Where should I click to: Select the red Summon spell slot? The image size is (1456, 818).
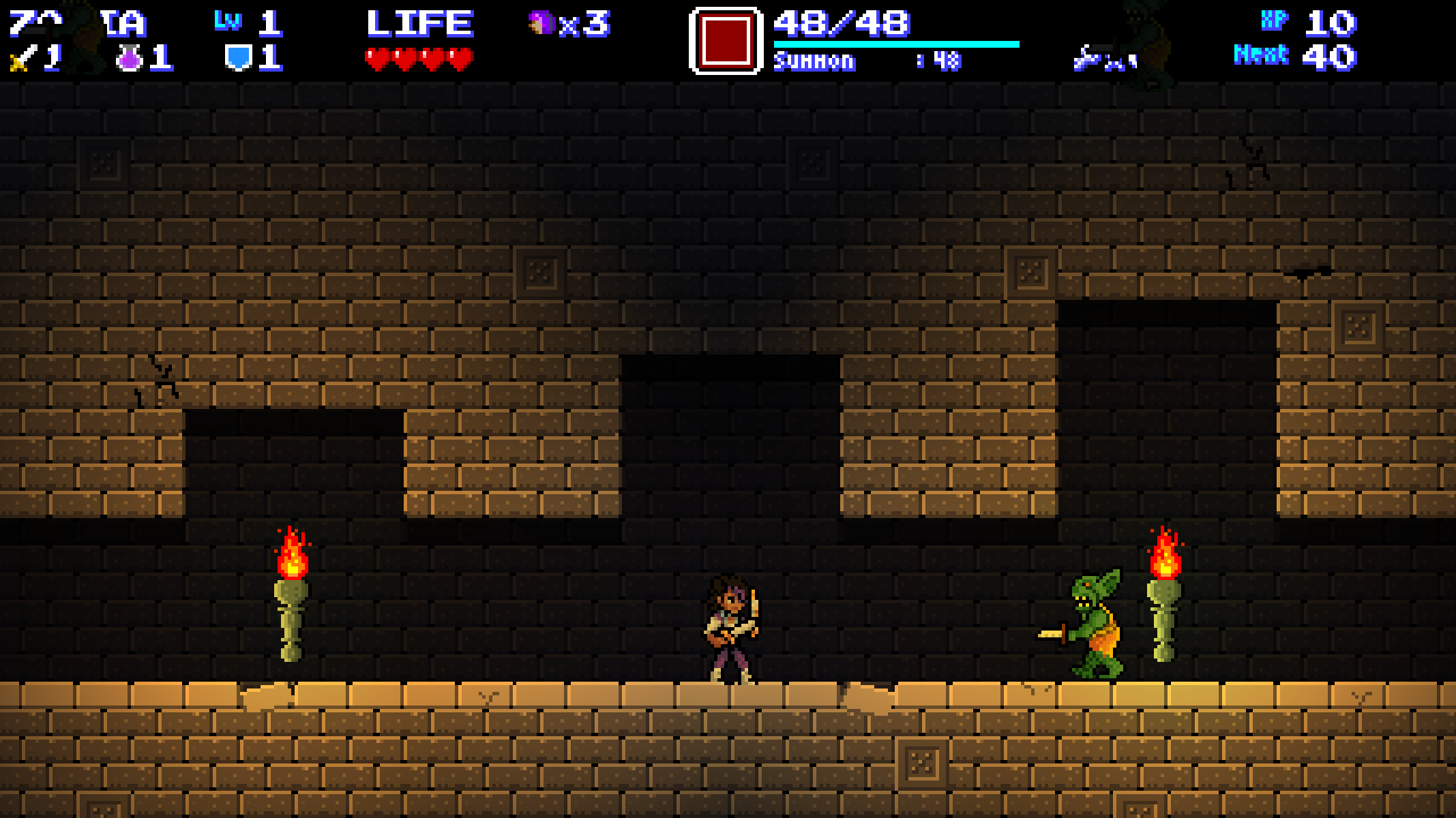(x=725, y=41)
